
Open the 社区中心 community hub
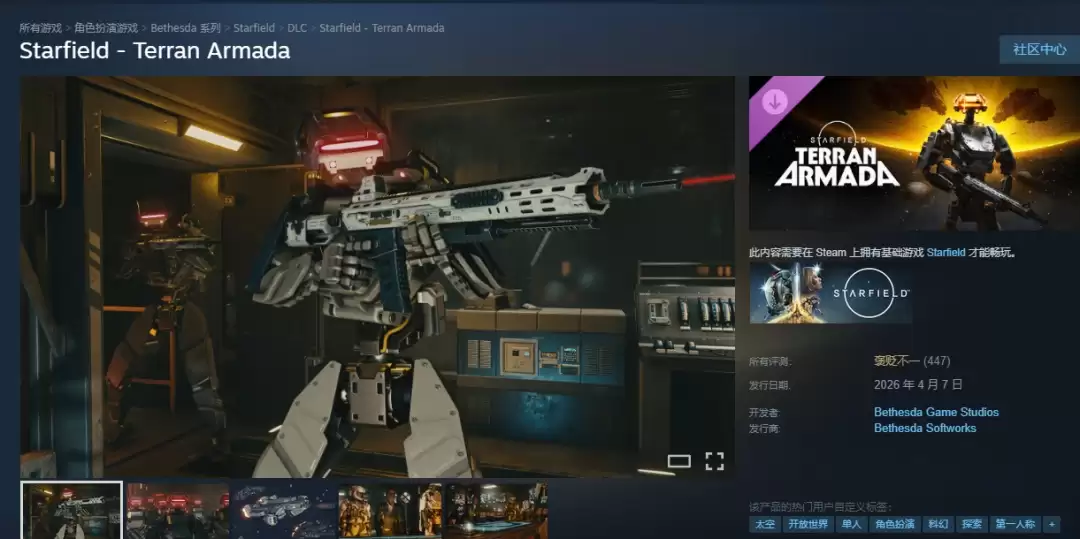(1039, 49)
